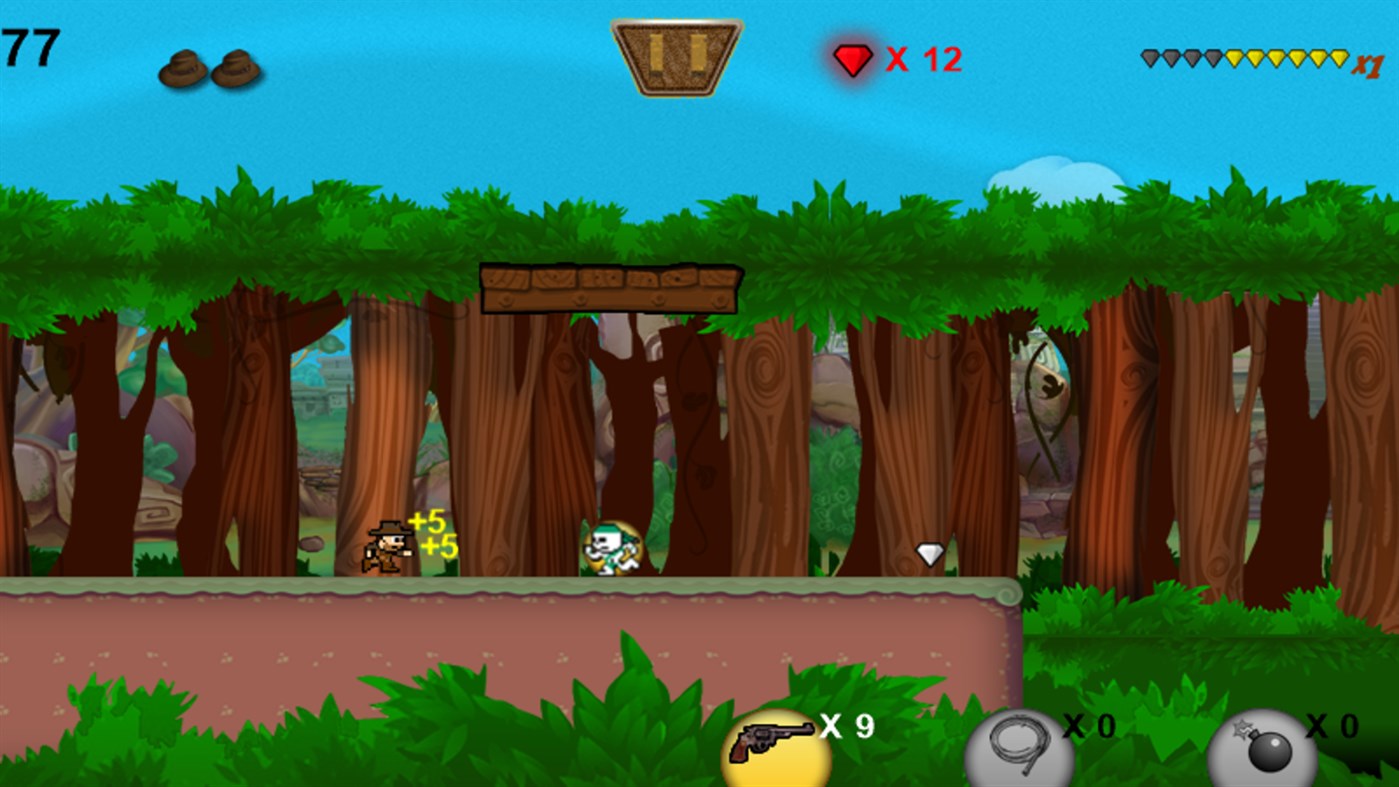Screen dimensions: 1399x787
Task: Click the first gray gem in the top-right row
Action: pos(1148,57)
